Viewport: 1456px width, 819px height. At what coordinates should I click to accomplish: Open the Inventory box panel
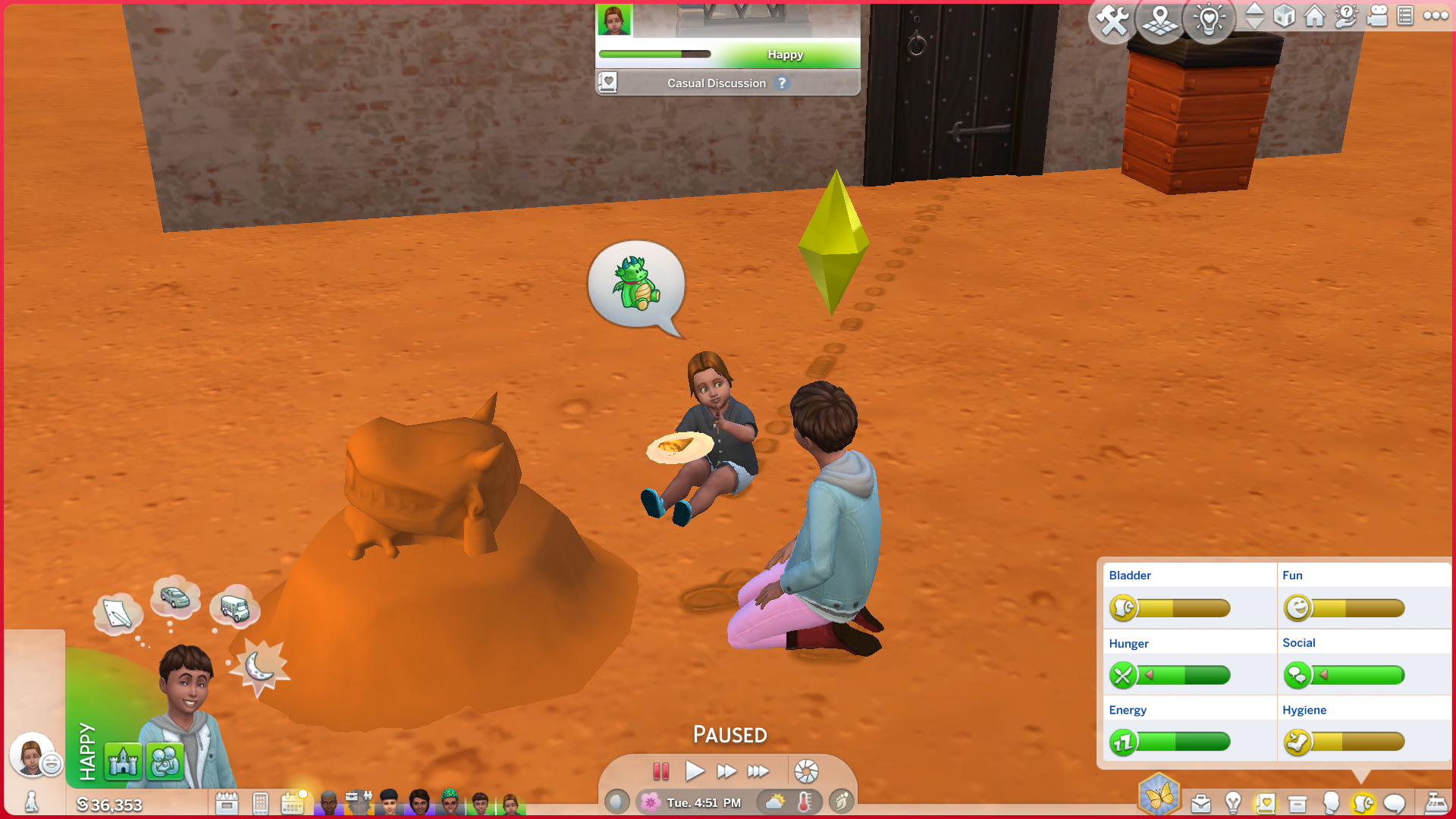(x=1298, y=803)
